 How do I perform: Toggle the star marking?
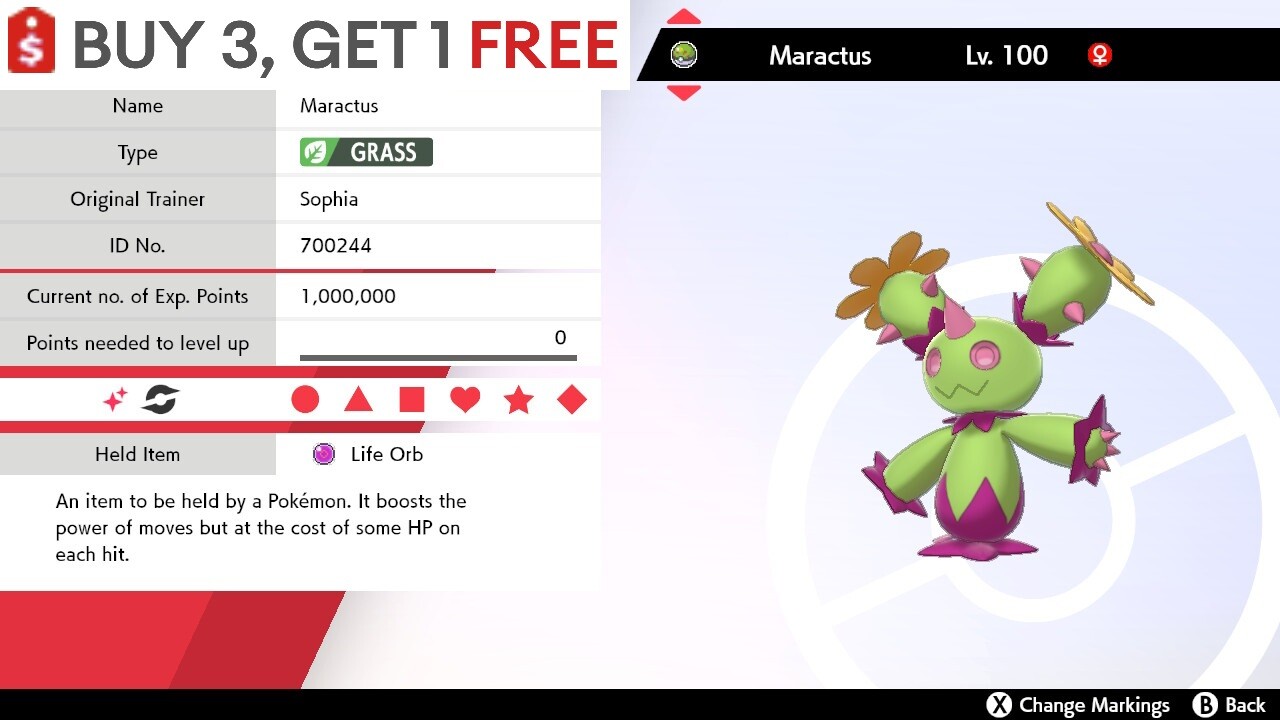coord(519,399)
